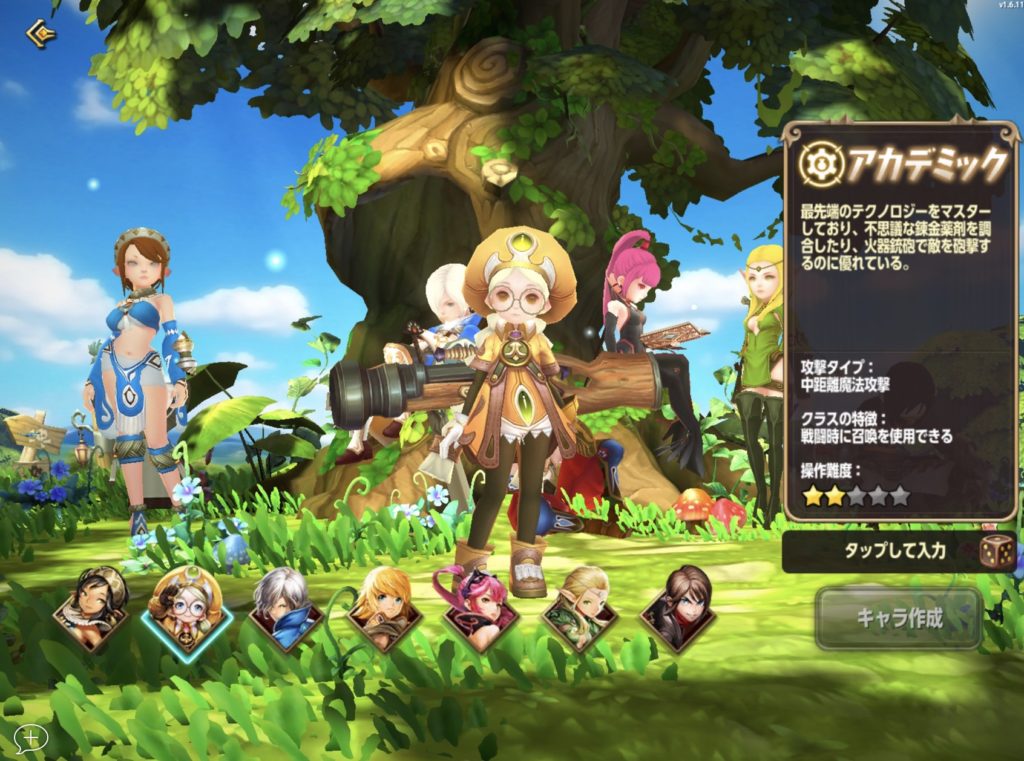
Task: Go back with the yellow arrow button
Action: point(40,34)
